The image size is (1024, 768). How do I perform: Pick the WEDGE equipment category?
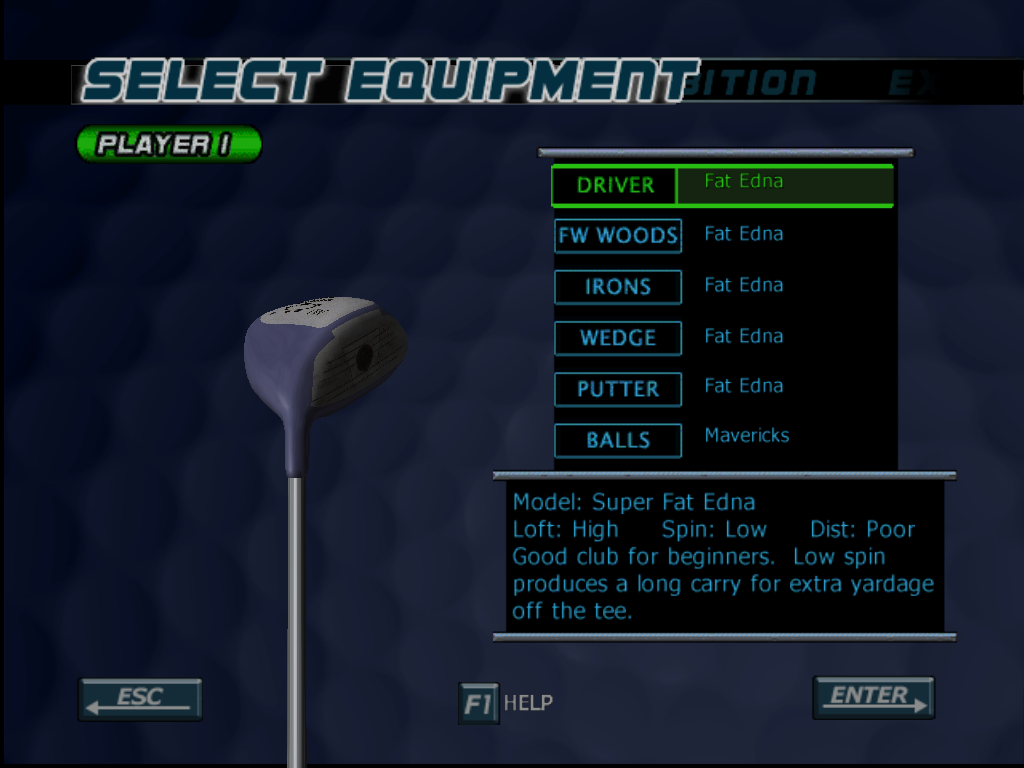[x=618, y=338]
